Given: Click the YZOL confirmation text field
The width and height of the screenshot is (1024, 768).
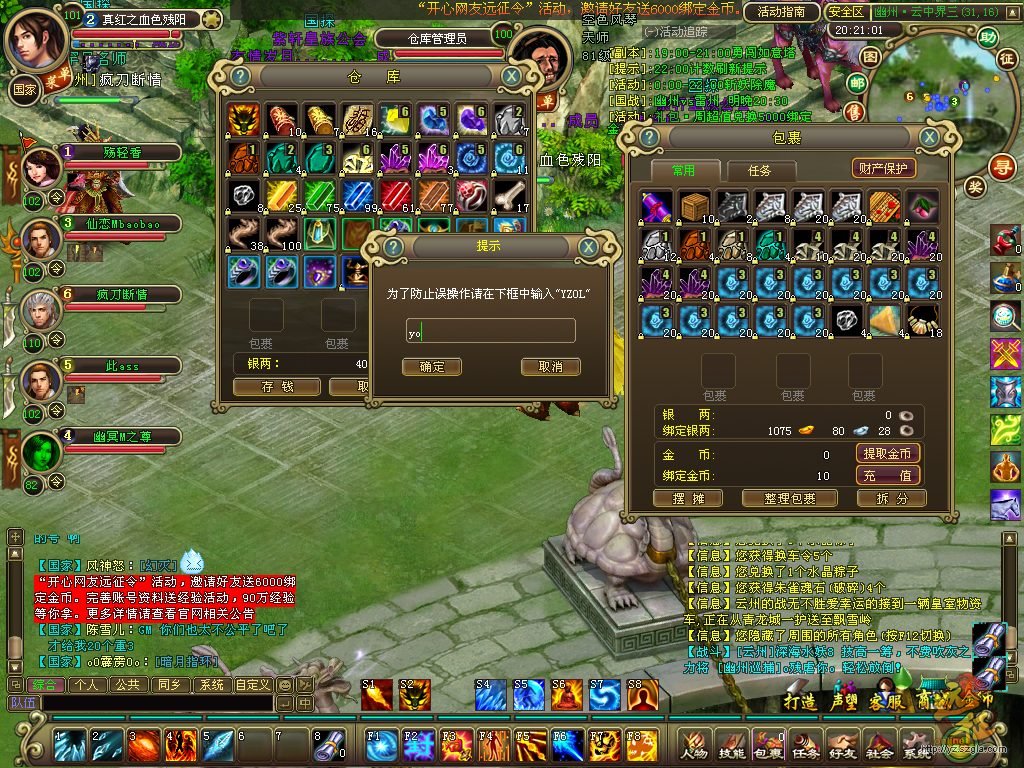Looking at the screenshot, I should tap(490, 331).
